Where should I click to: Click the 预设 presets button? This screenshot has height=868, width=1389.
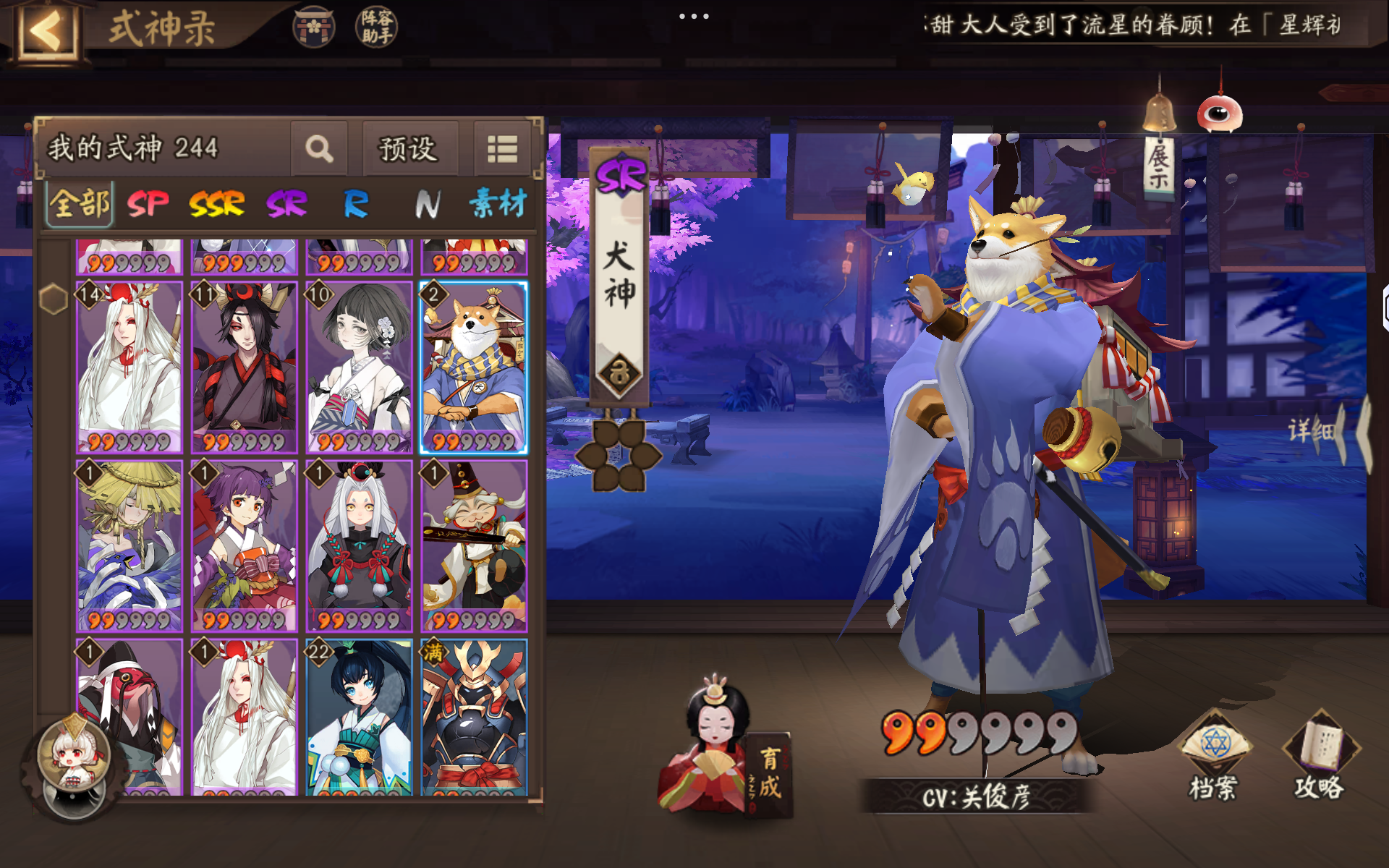(409, 149)
